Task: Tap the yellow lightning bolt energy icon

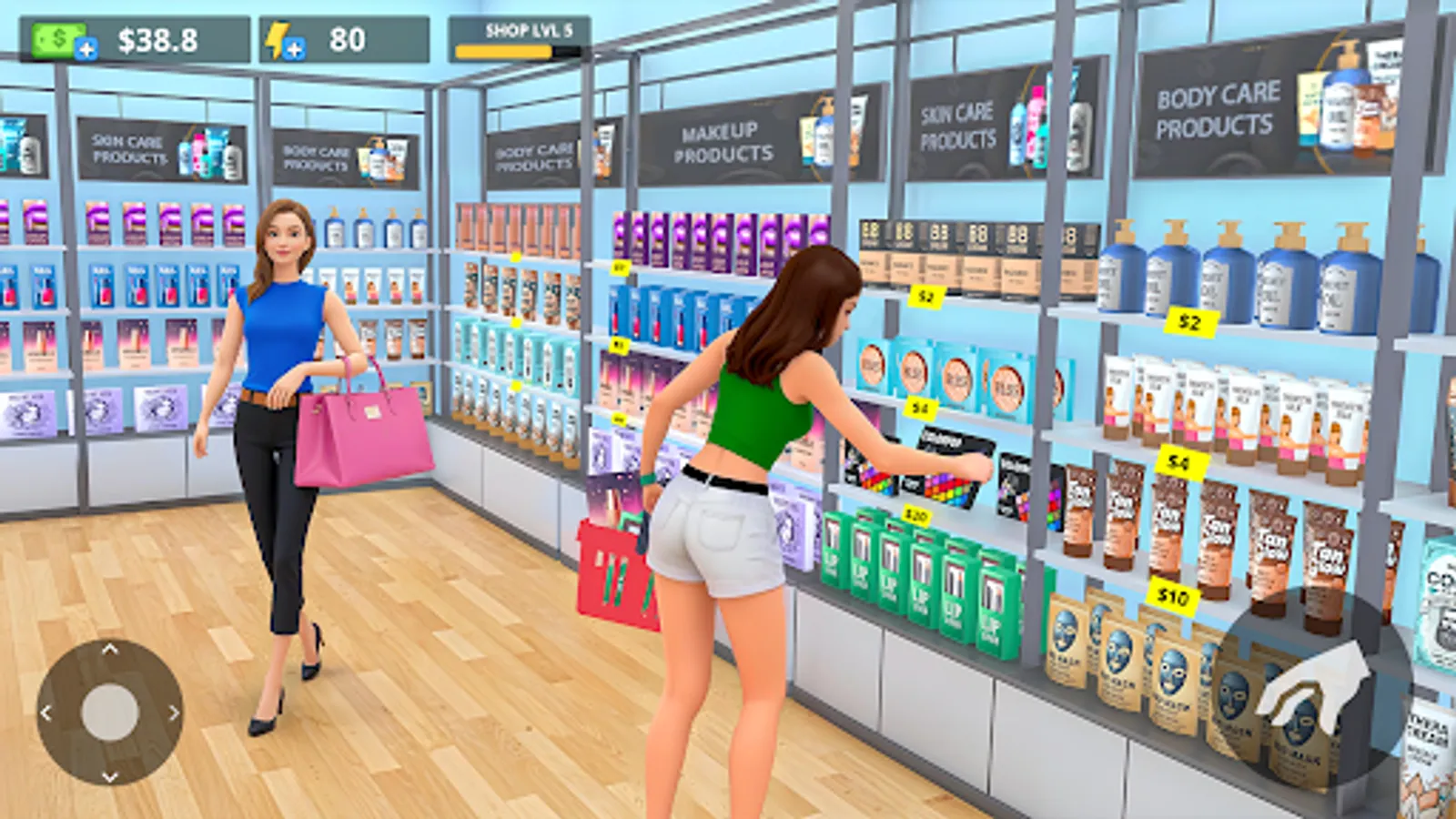Action: point(278,38)
